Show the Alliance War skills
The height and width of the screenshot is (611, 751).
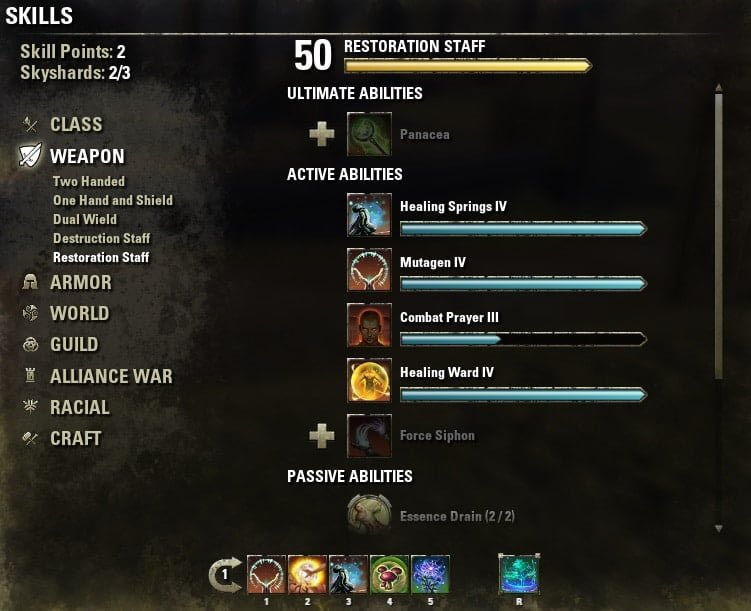[110, 377]
